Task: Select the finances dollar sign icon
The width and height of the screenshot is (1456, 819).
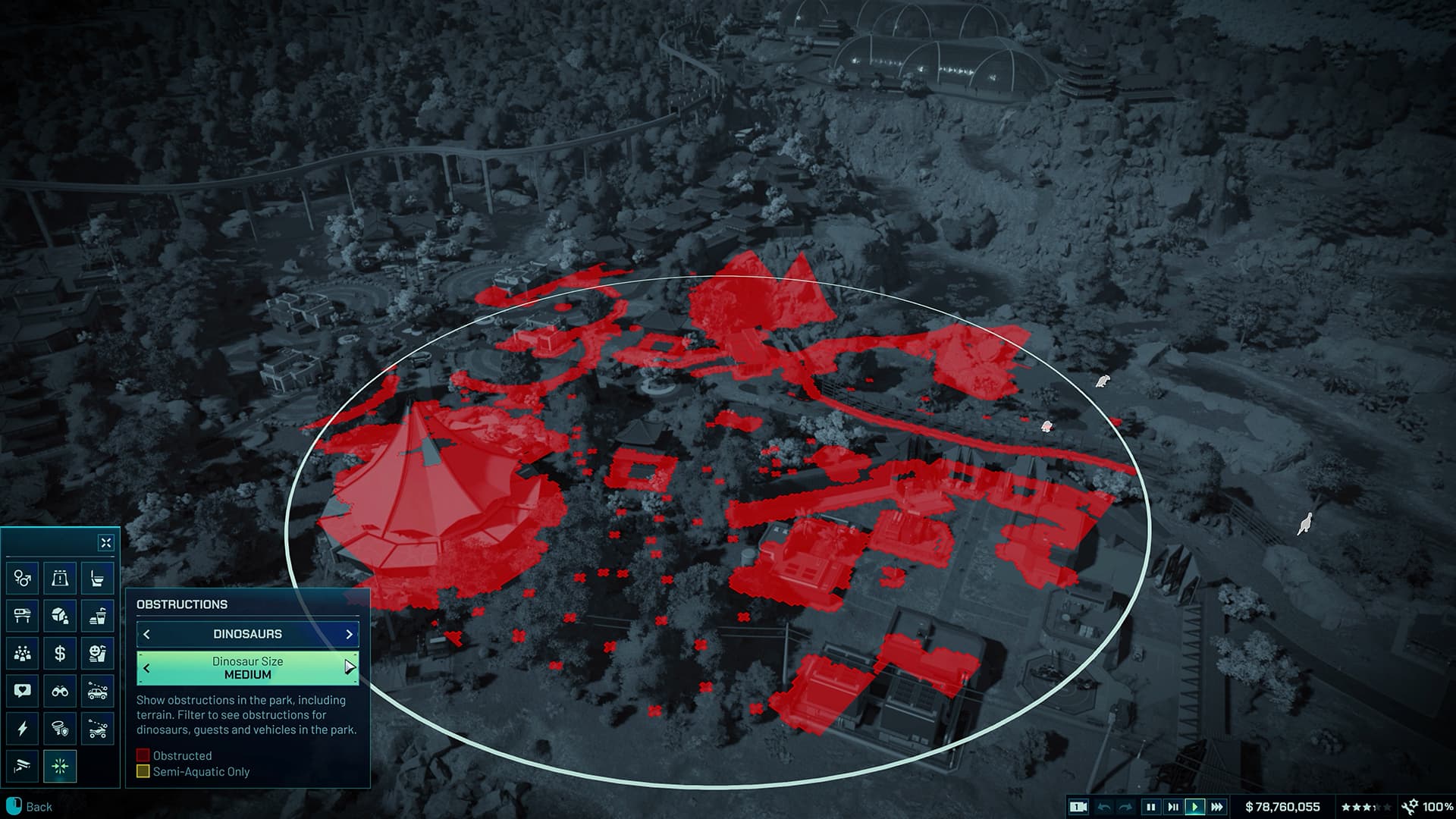Action: pos(61,654)
